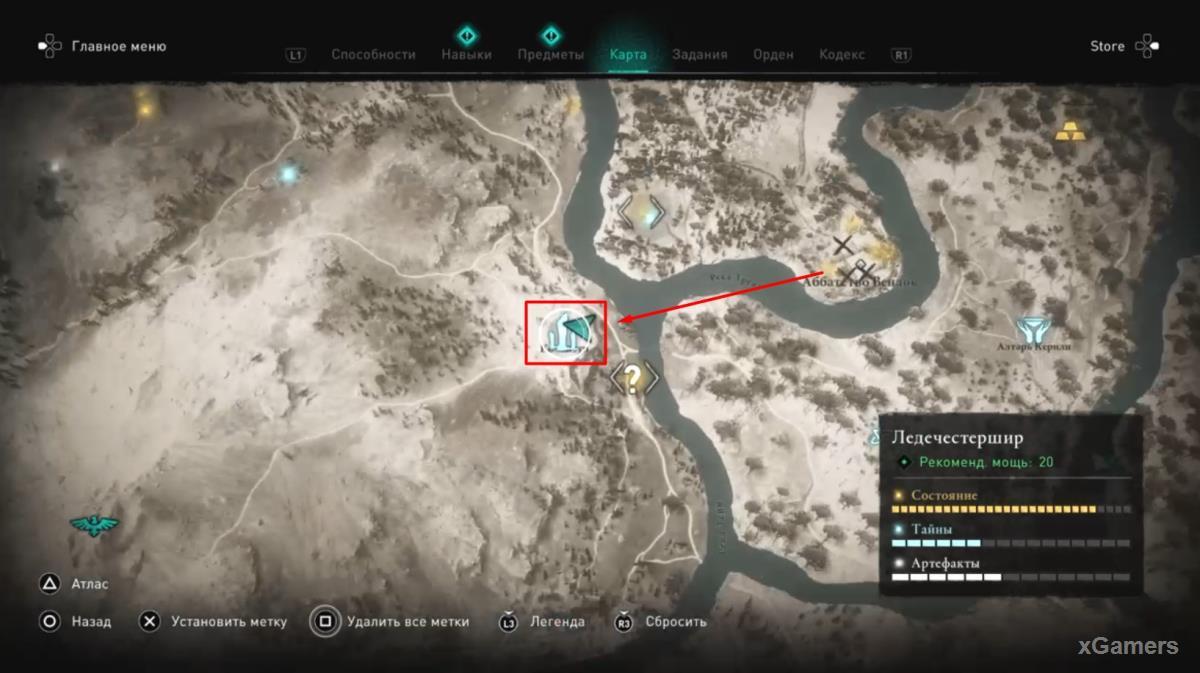
Task: Click the Ледечестершир region info panel
Action: click(1011, 505)
